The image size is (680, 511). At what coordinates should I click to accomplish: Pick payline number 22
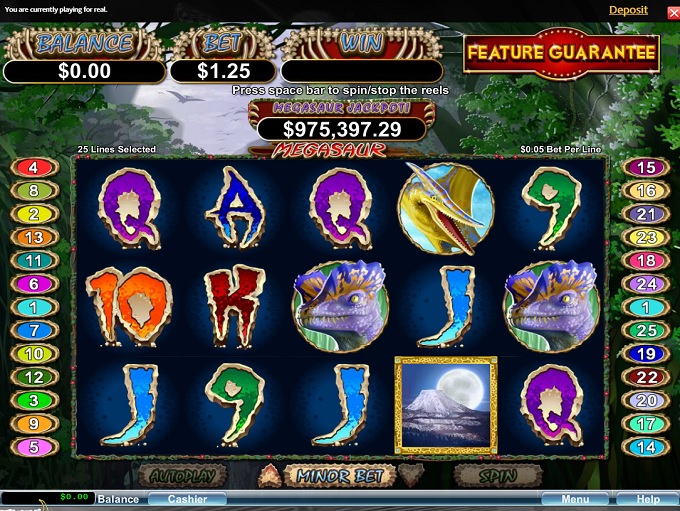646,377
